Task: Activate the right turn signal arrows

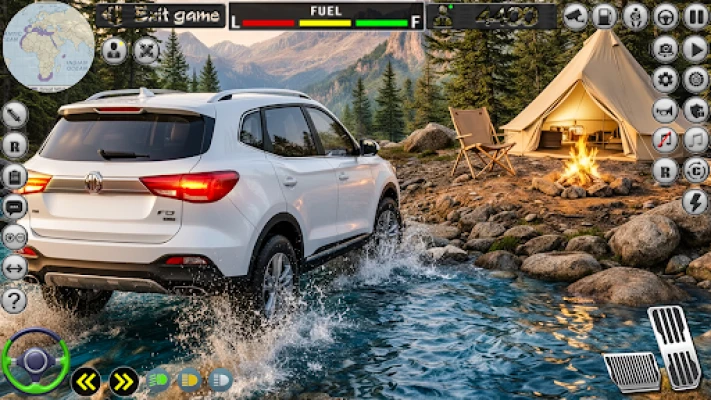Action: pos(123,381)
